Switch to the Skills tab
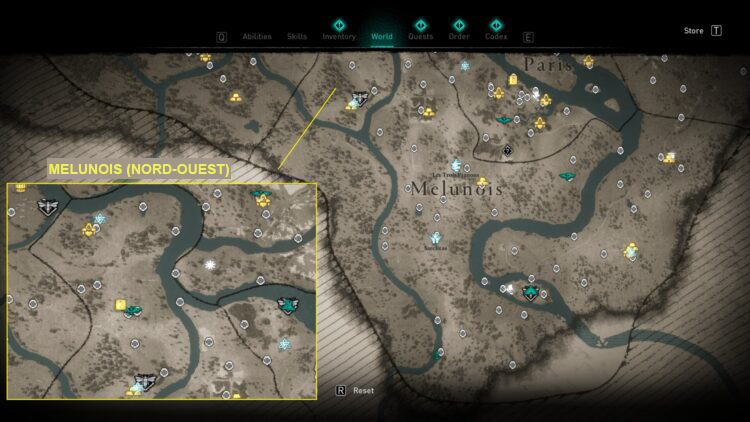Screen dimensions: 750x422 pos(297,36)
